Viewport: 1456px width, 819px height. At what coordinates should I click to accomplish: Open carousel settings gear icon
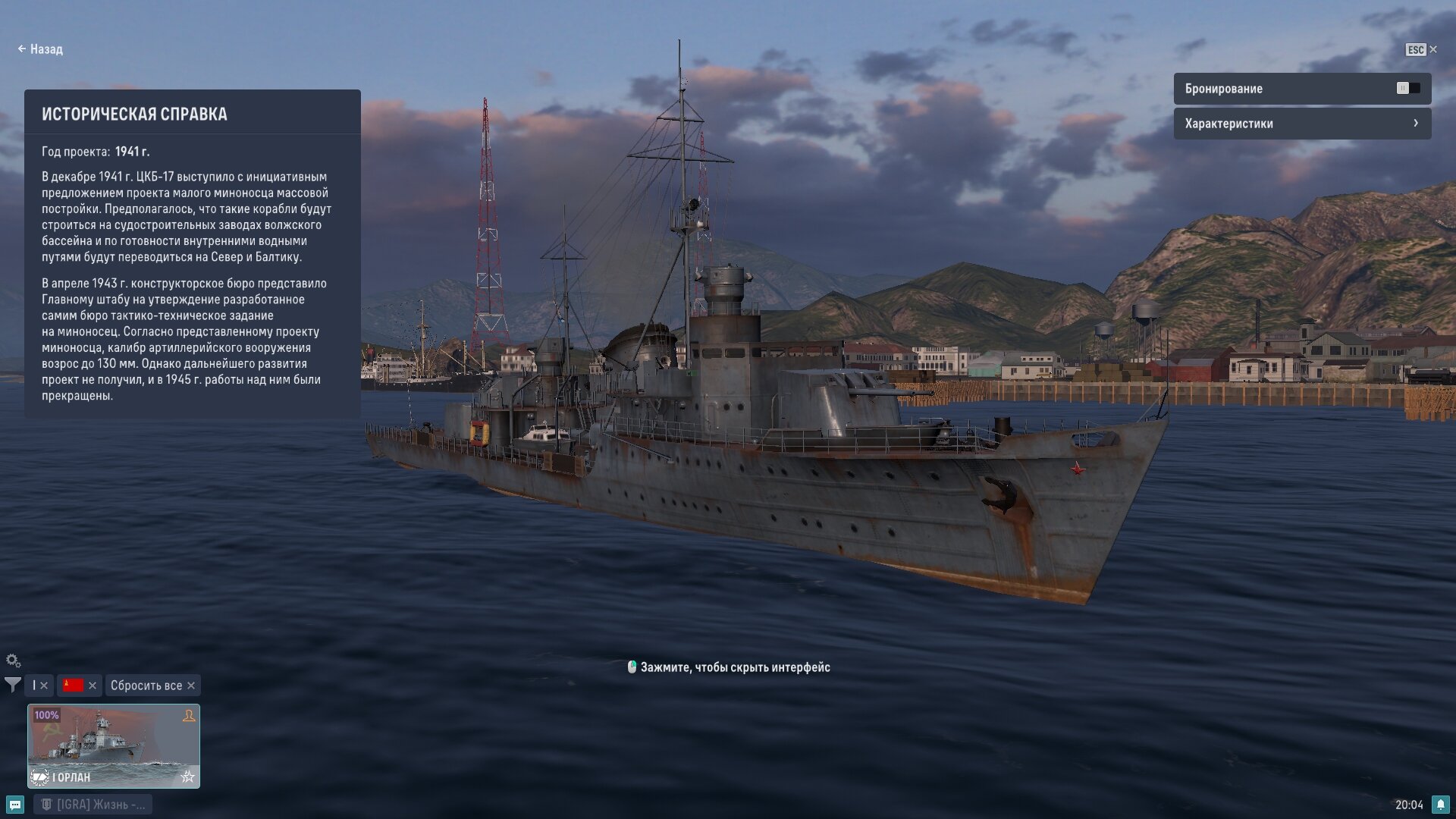(x=13, y=661)
